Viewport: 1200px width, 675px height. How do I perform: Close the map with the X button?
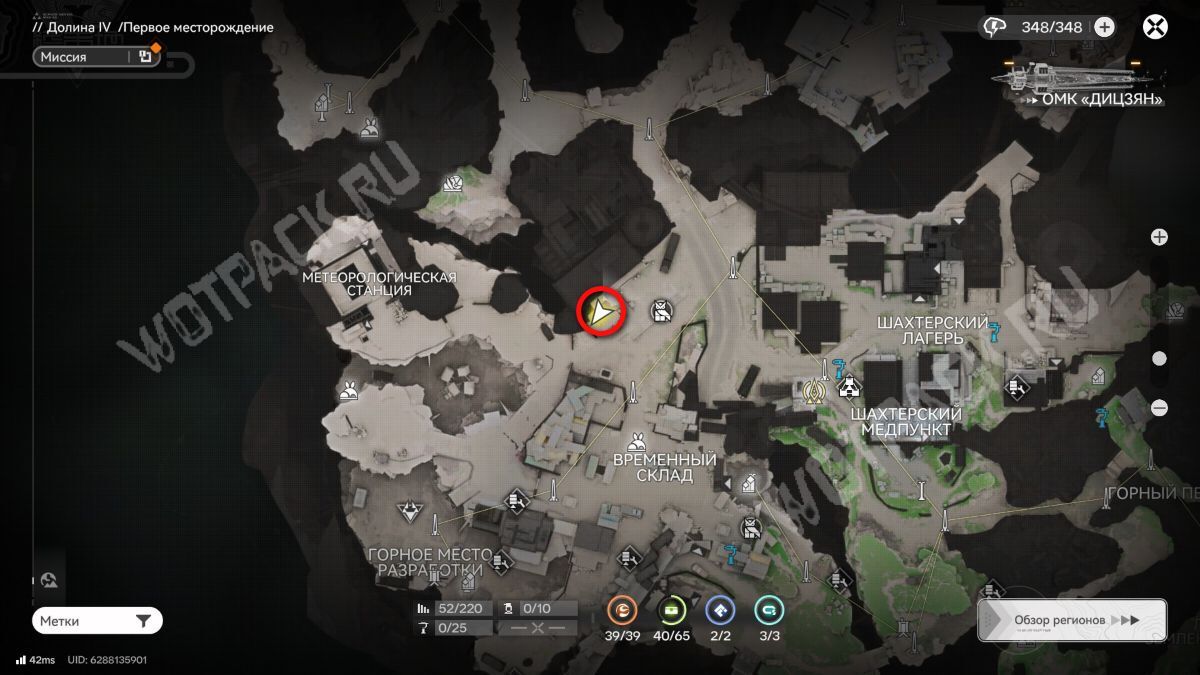1156,27
